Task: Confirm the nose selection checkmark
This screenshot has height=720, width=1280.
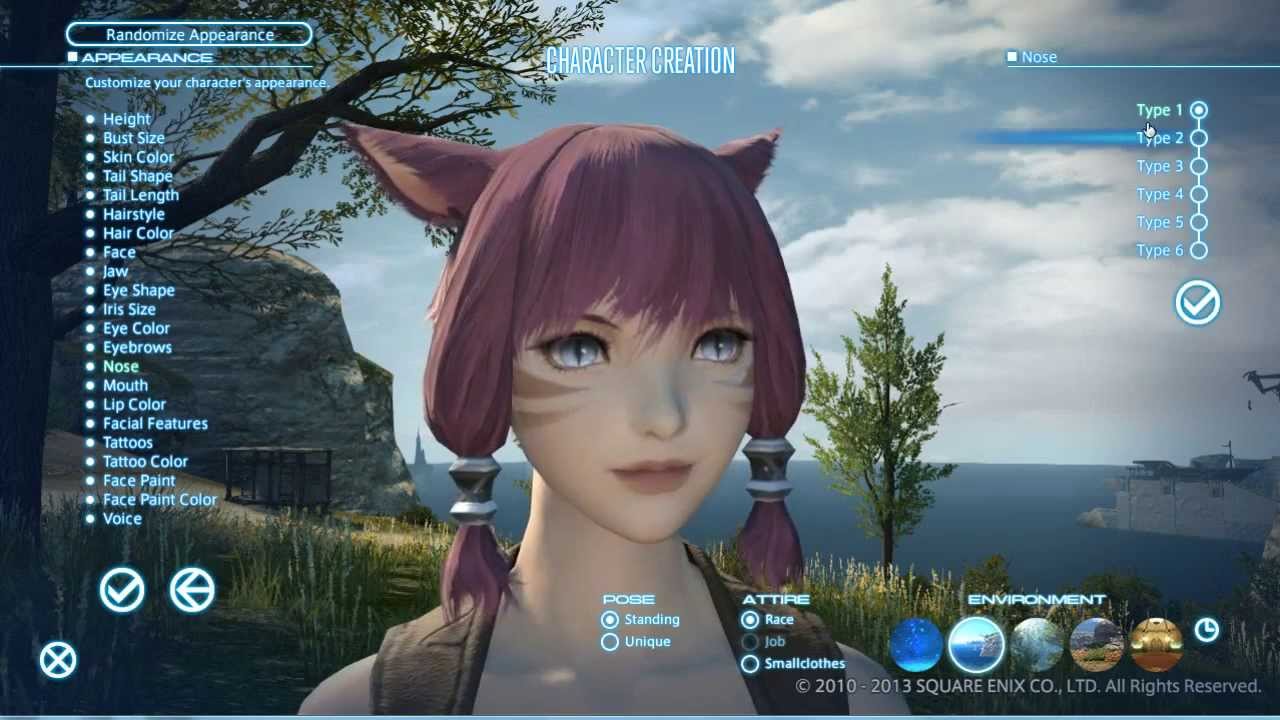Action: tap(1197, 302)
